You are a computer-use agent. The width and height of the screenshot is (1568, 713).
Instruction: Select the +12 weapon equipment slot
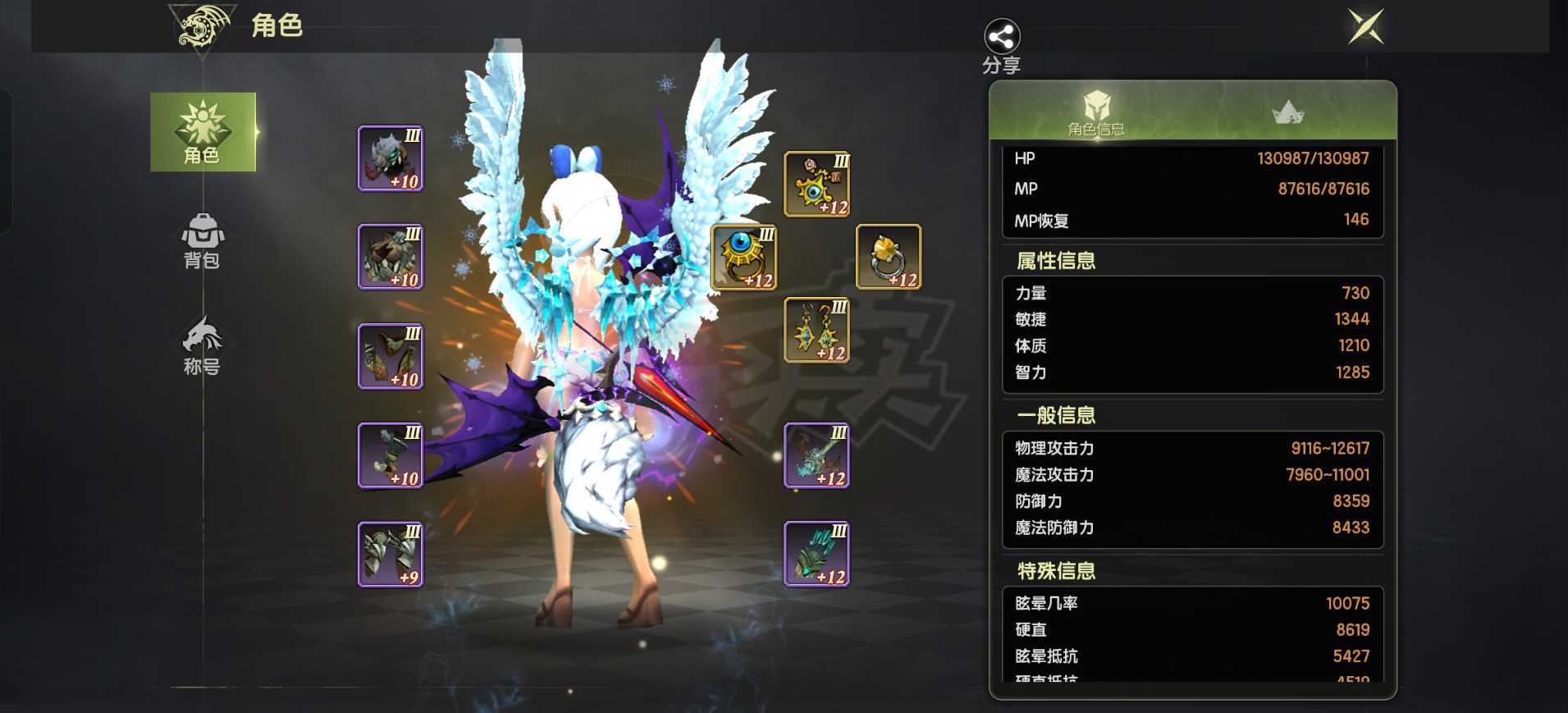tap(816, 455)
